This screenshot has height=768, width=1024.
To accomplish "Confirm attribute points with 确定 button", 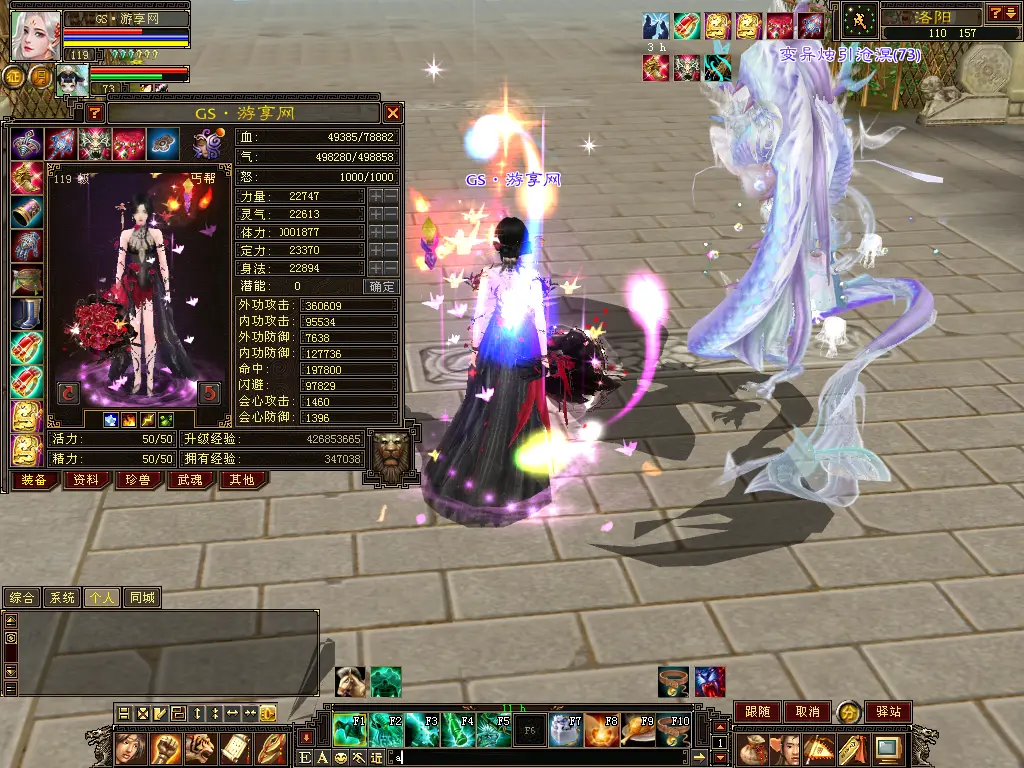I will tap(382, 286).
